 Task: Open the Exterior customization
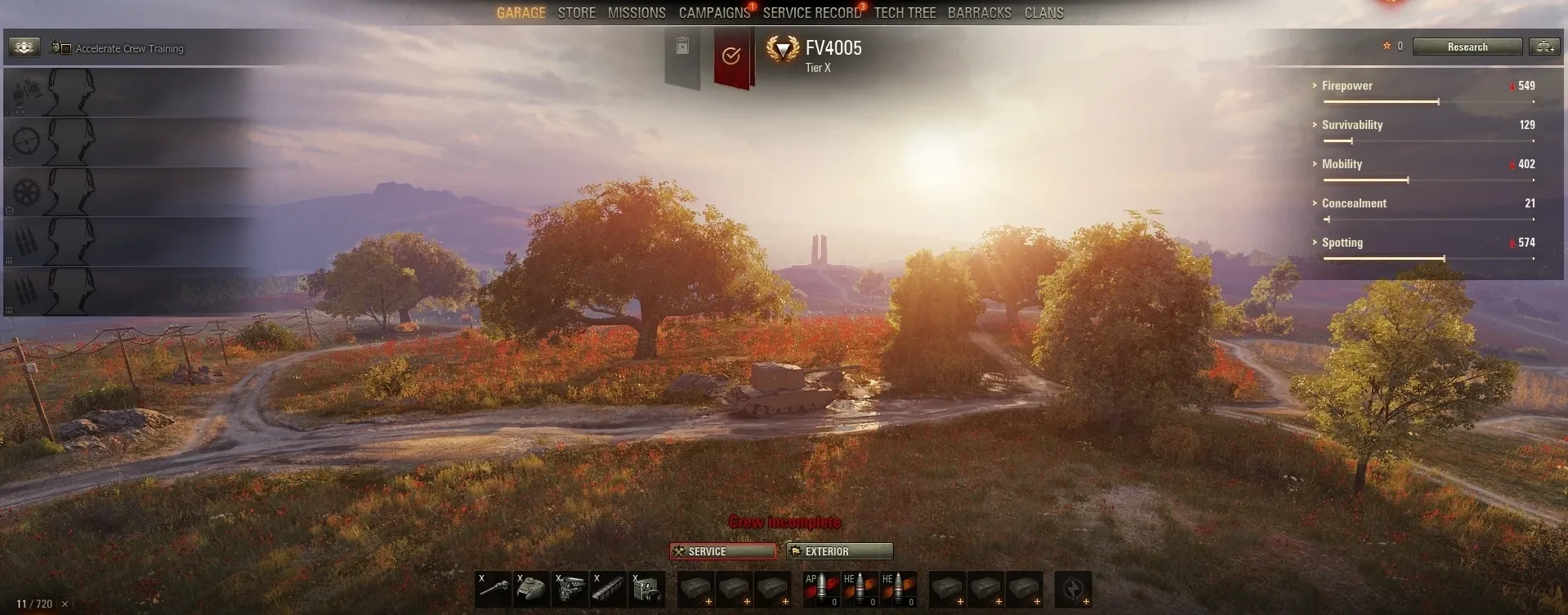[x=839, y=551]
